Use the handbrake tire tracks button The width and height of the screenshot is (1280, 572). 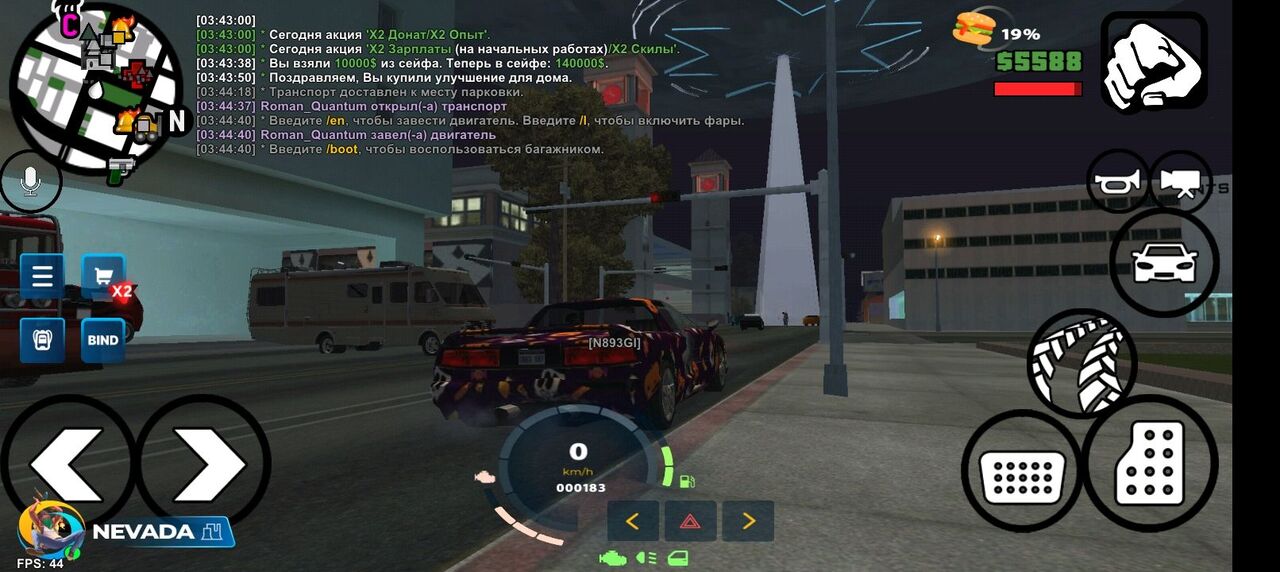(x=1081, y=362)
